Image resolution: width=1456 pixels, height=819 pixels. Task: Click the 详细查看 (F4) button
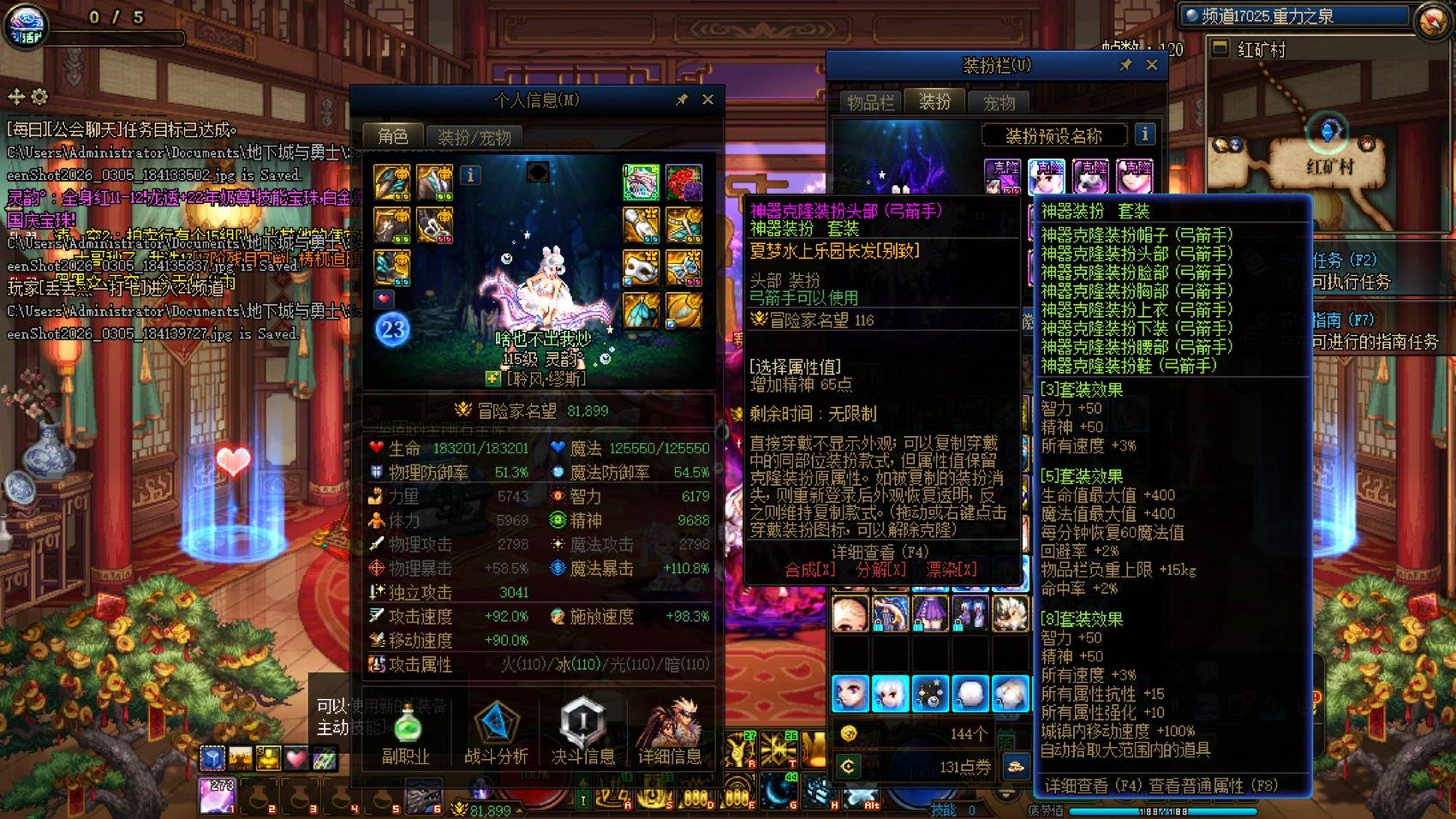882,549
